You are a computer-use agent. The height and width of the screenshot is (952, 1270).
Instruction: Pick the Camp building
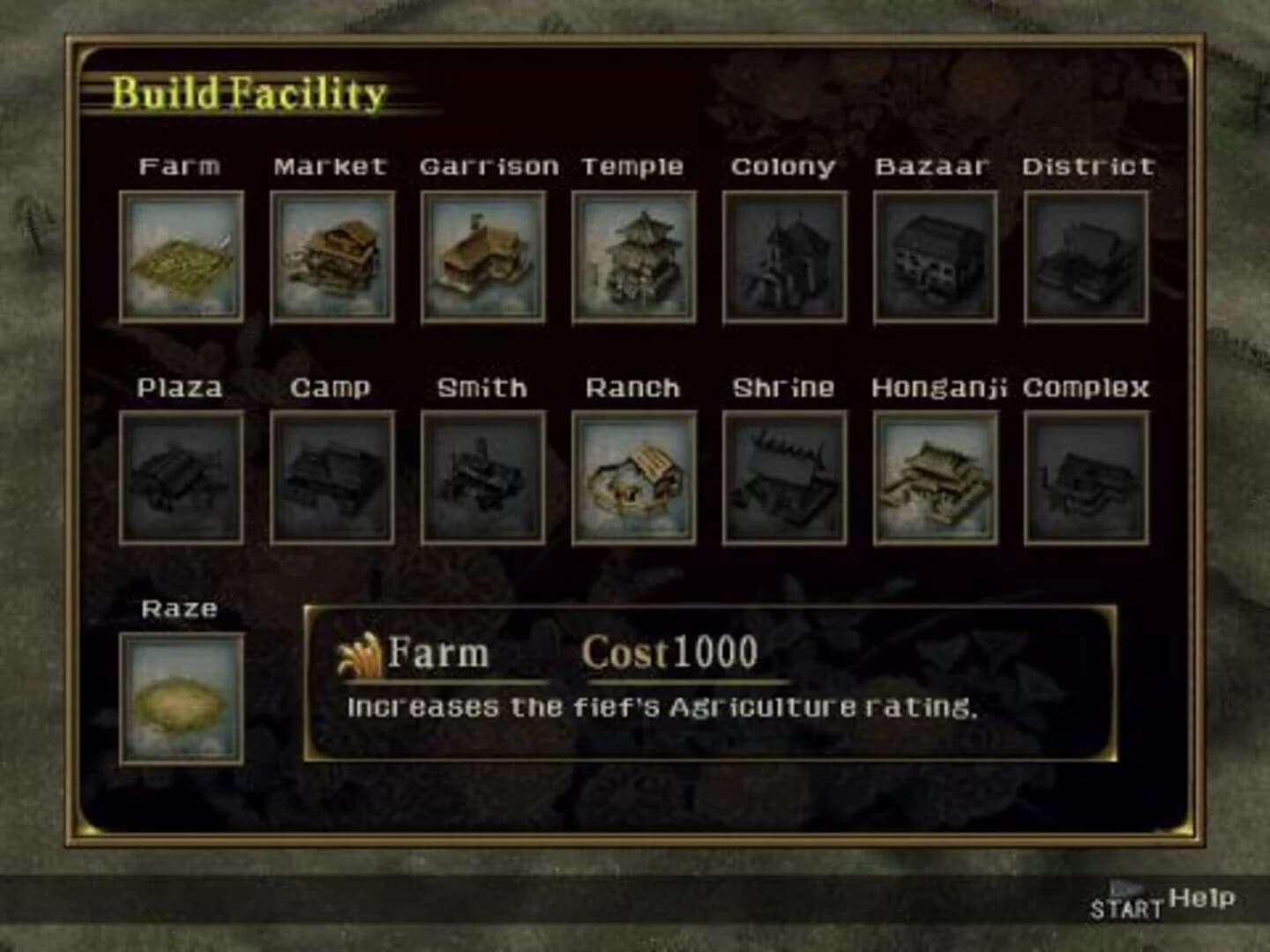point(332,477)
